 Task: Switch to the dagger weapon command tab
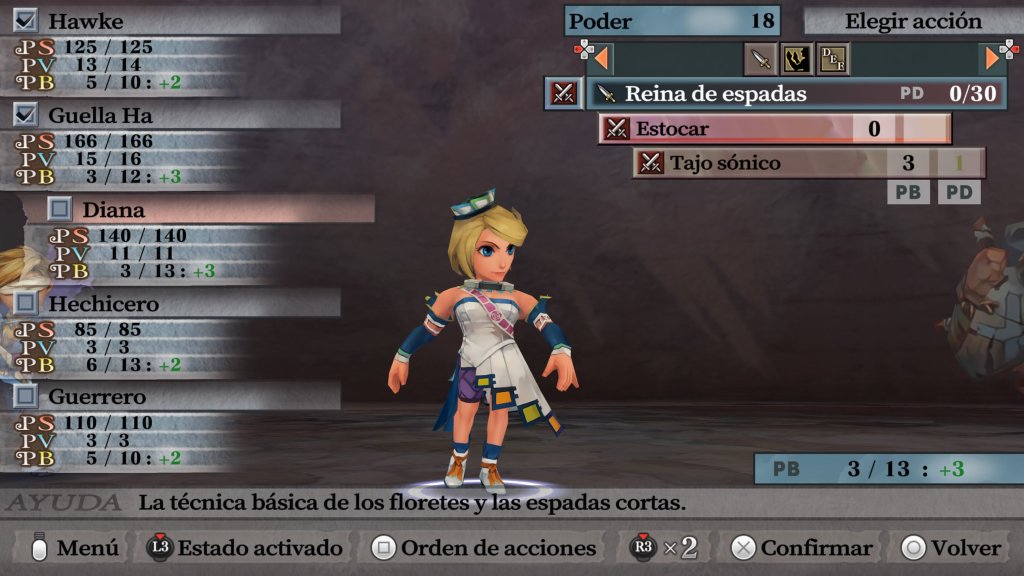point(761,59)
